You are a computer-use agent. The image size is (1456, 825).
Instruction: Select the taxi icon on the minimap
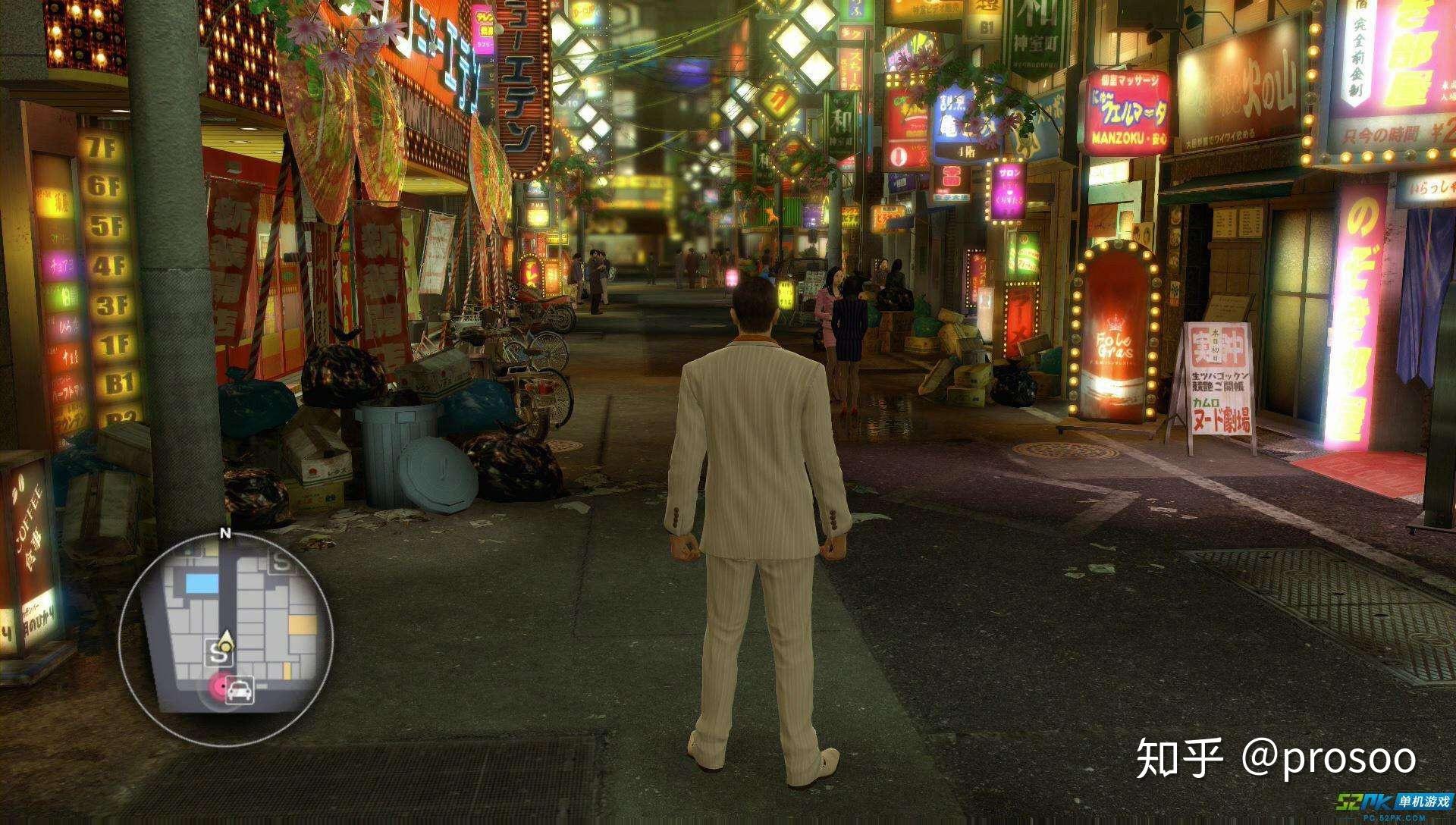click(241, 690)
